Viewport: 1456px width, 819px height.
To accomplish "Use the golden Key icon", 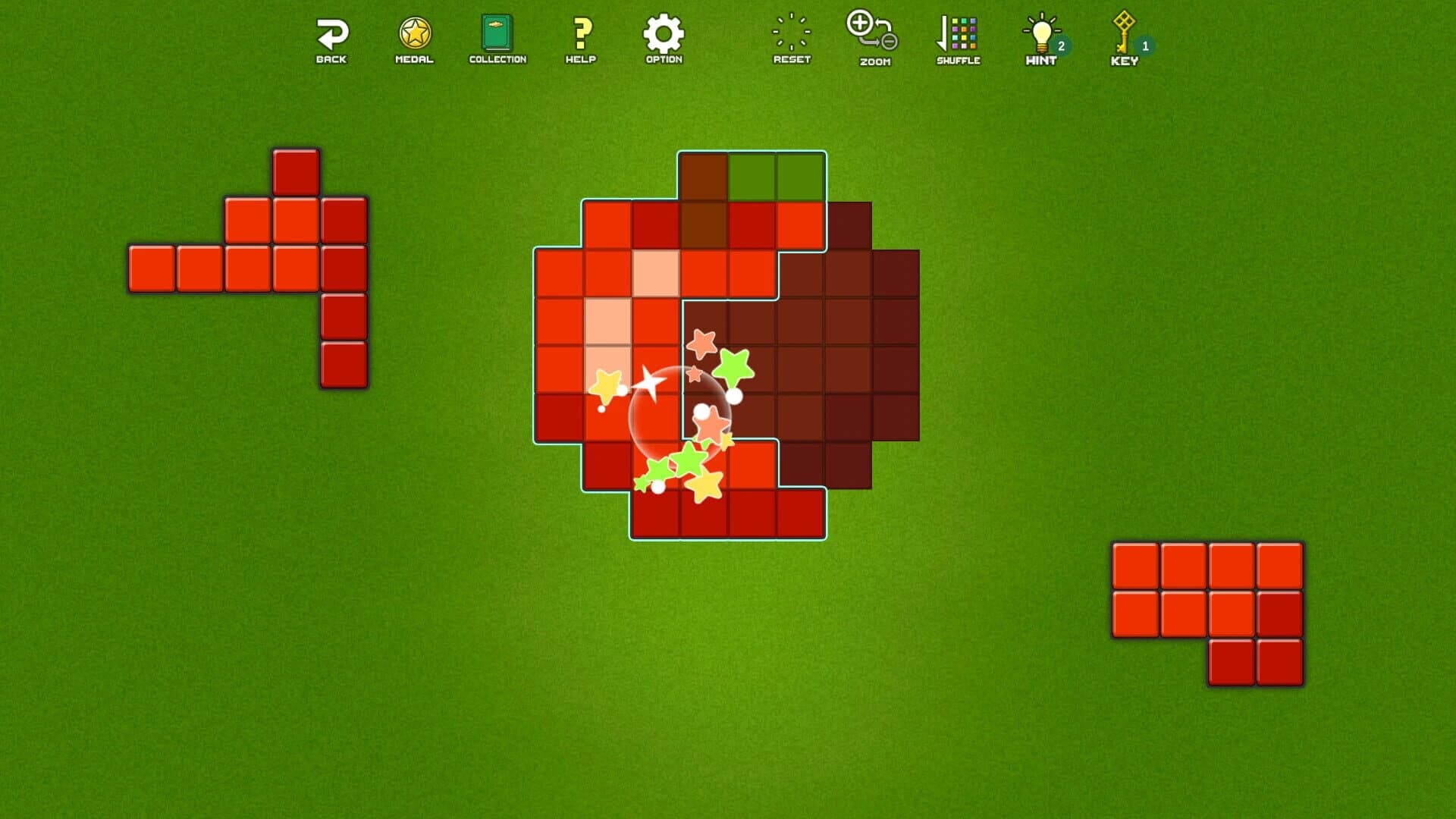I will click(x=1122, y=30).
